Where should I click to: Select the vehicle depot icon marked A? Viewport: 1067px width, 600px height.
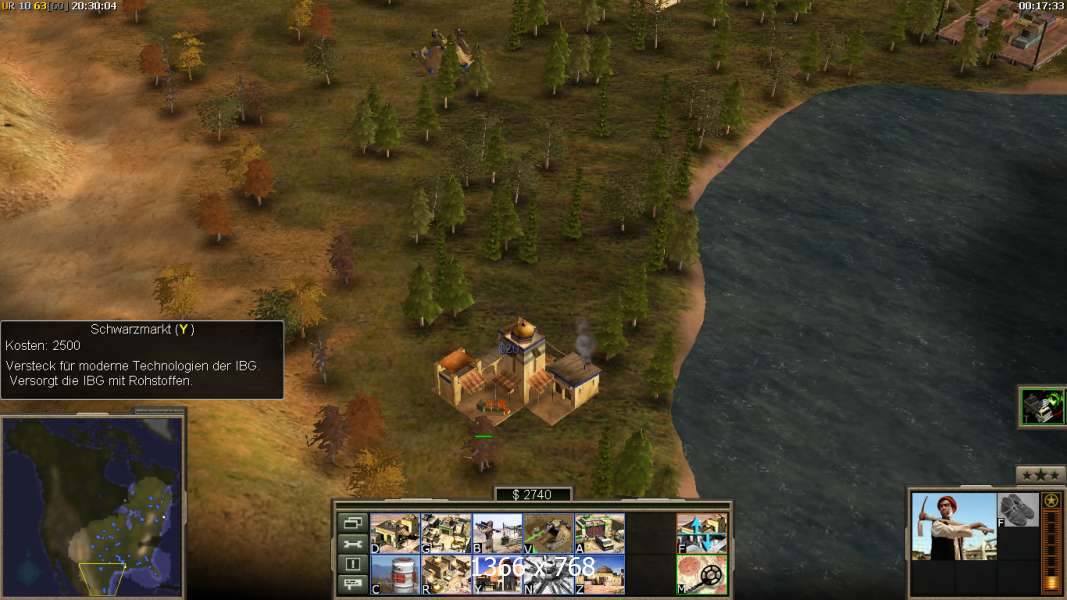pos(600,533)
